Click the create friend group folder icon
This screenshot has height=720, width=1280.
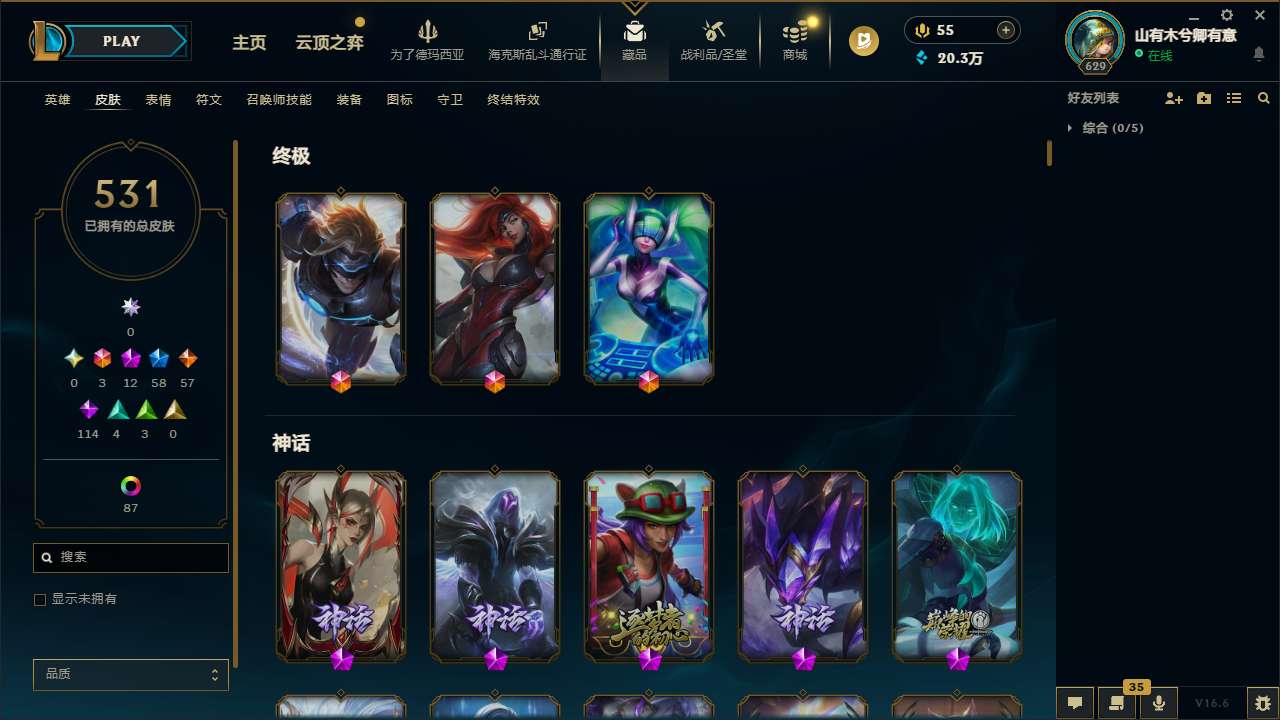(1204, 98)
